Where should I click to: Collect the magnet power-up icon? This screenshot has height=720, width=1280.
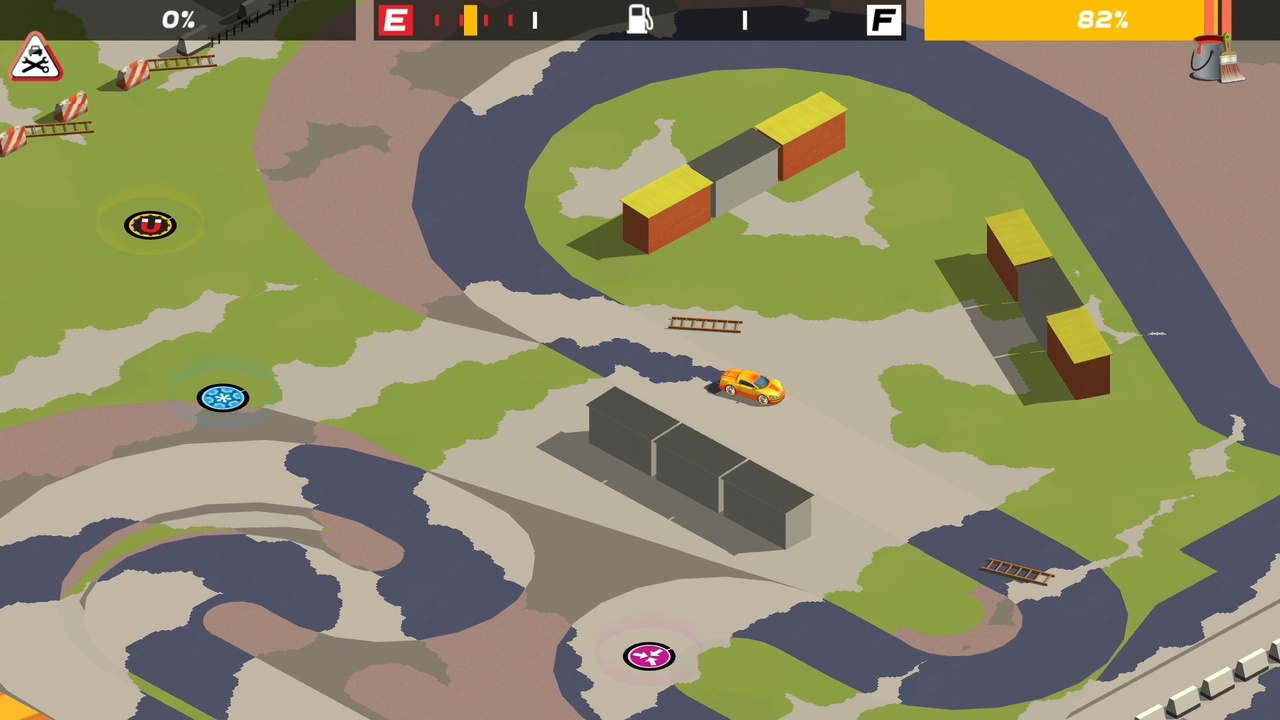149,224
